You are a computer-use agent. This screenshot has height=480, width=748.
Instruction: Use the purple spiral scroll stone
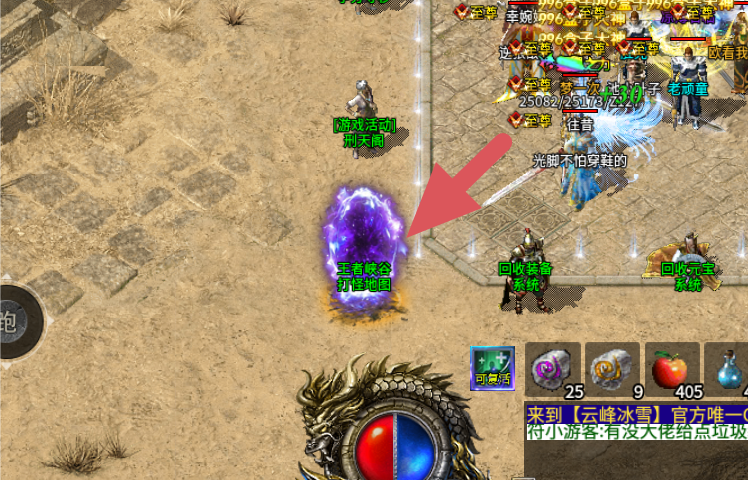coord(554,368)
